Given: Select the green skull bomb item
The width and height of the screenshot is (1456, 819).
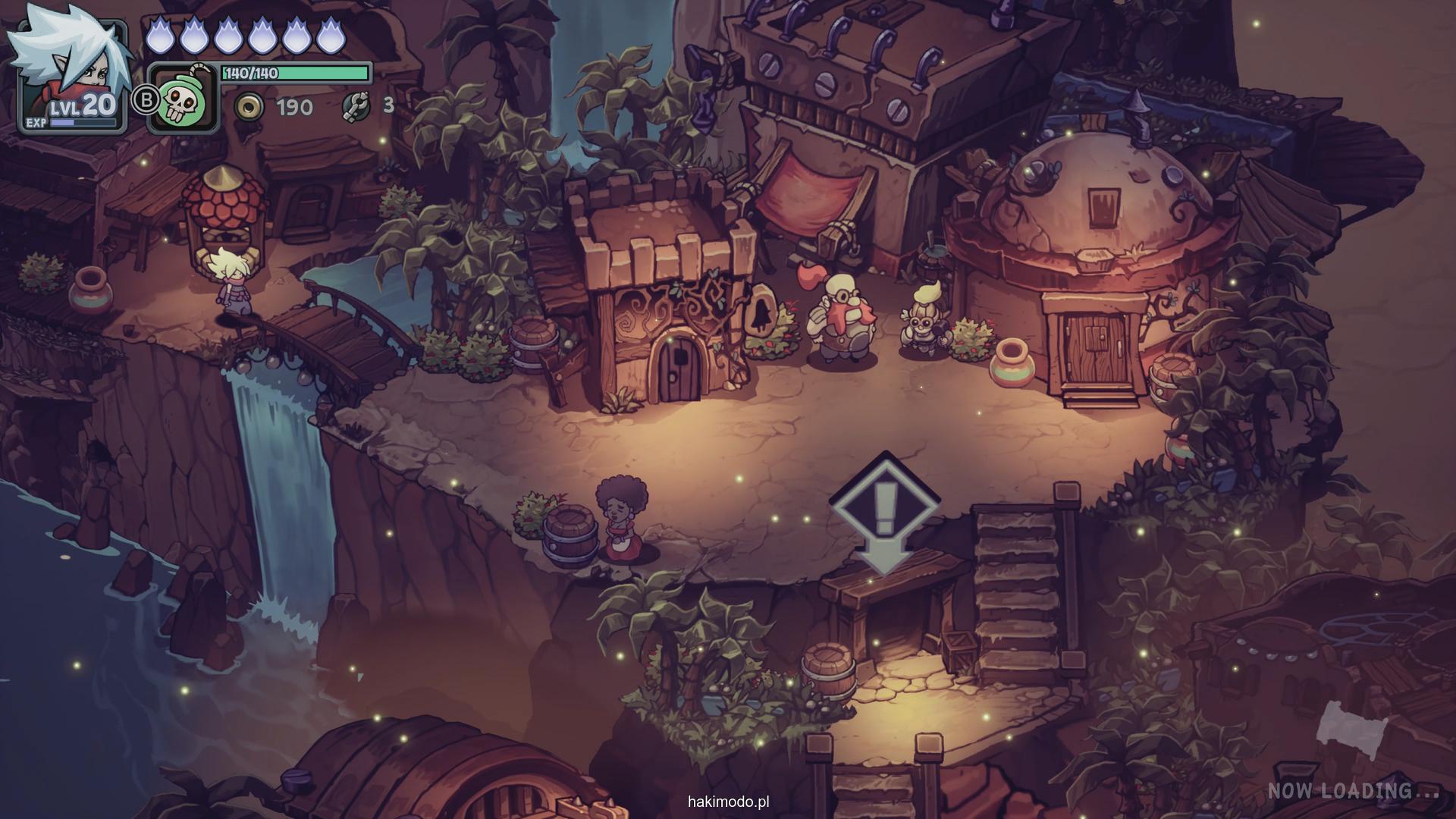Looking at the screenshot, I should [181, 100].
